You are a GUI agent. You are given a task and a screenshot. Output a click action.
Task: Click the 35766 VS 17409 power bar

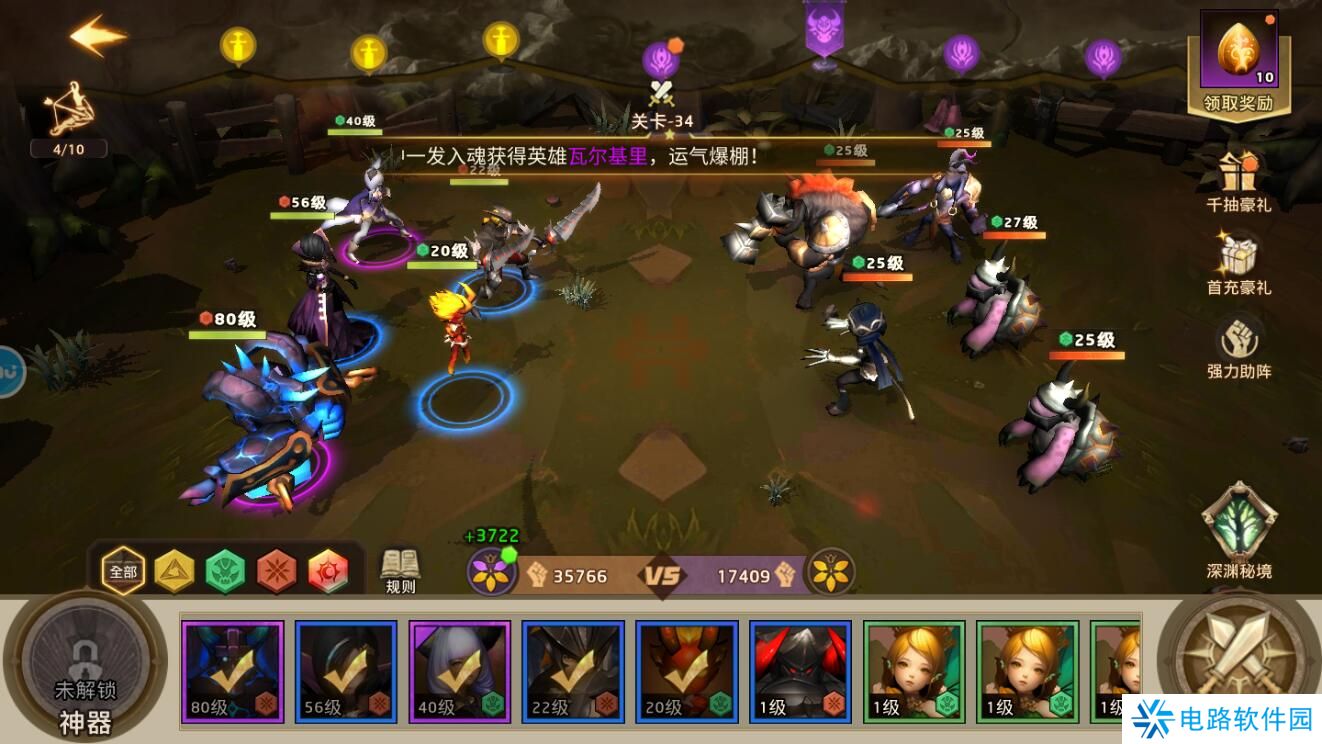tap(660, 575)
